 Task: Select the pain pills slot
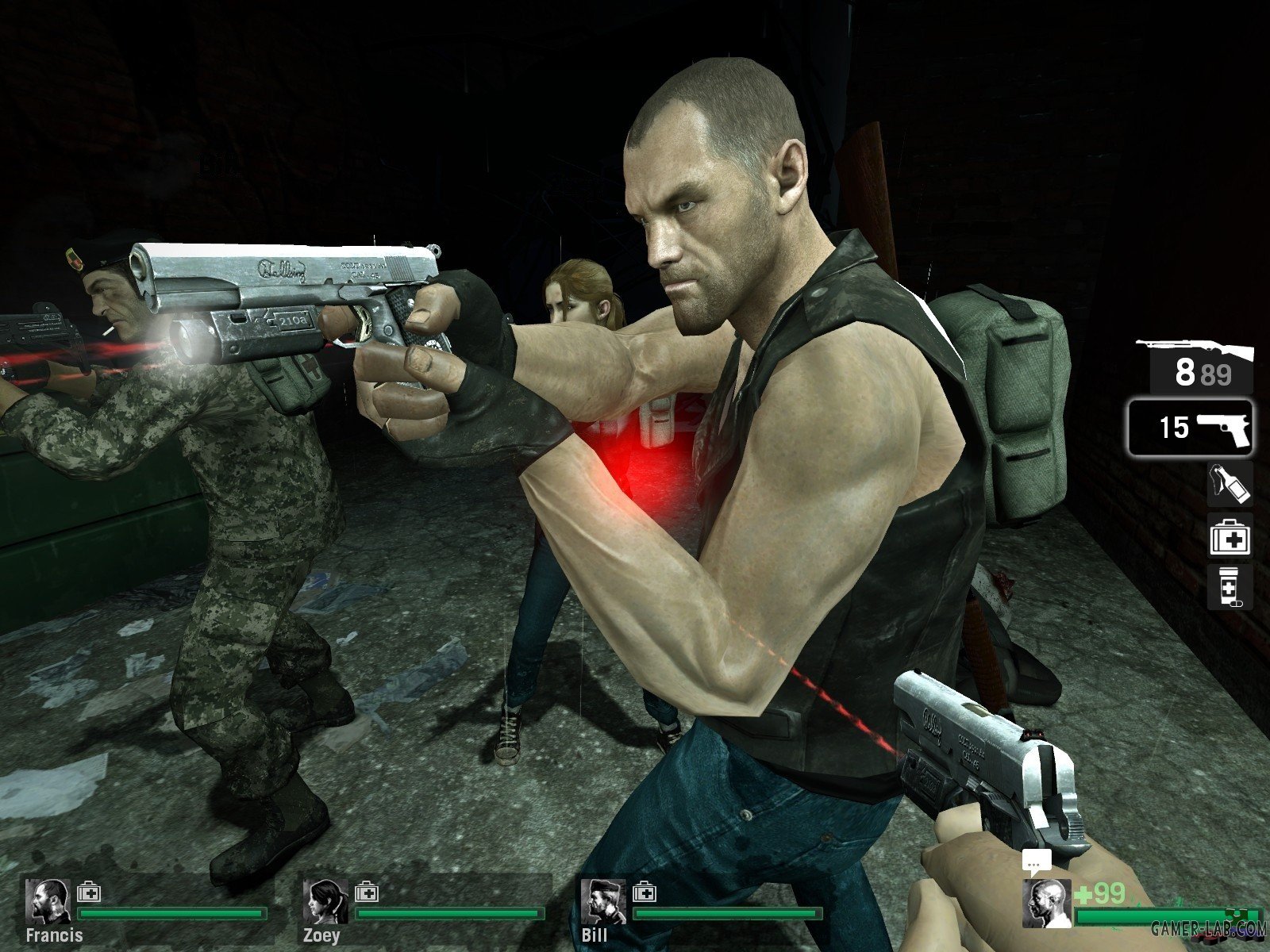point(1230,587)
